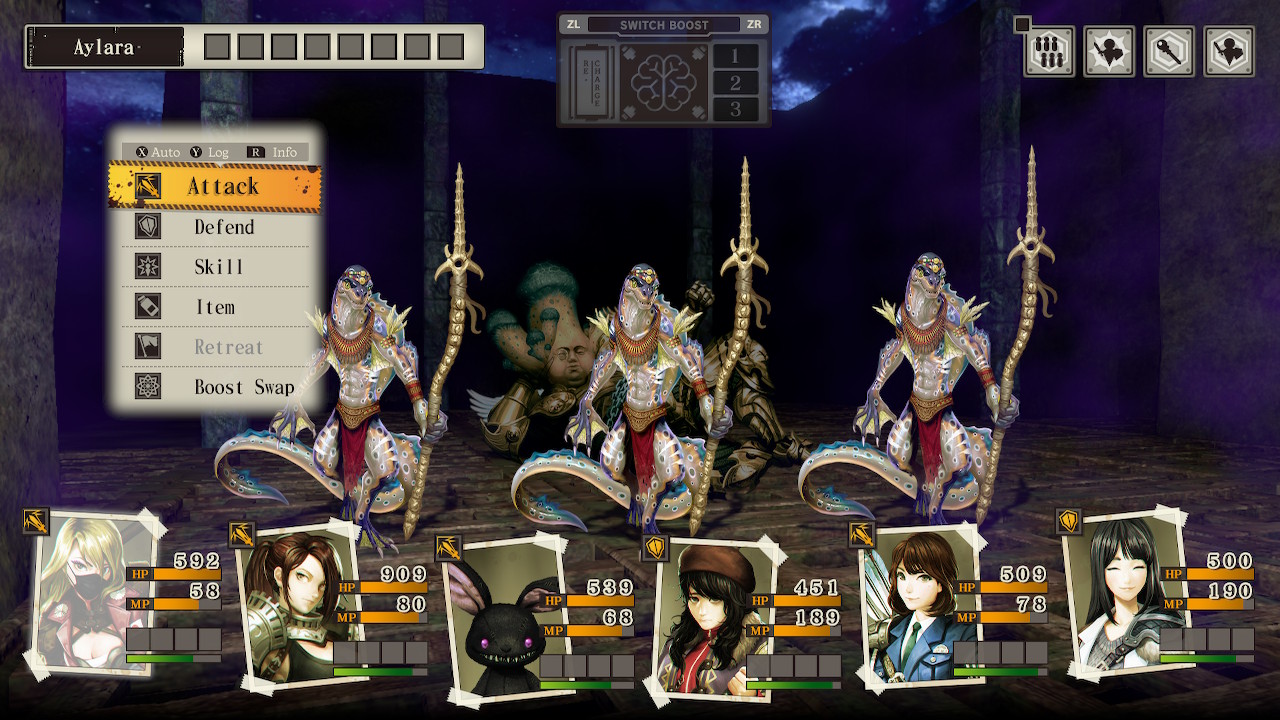Select boost level 2 in Switch Boost
This screenshot has width=1280, height=720.
[735, 82]
